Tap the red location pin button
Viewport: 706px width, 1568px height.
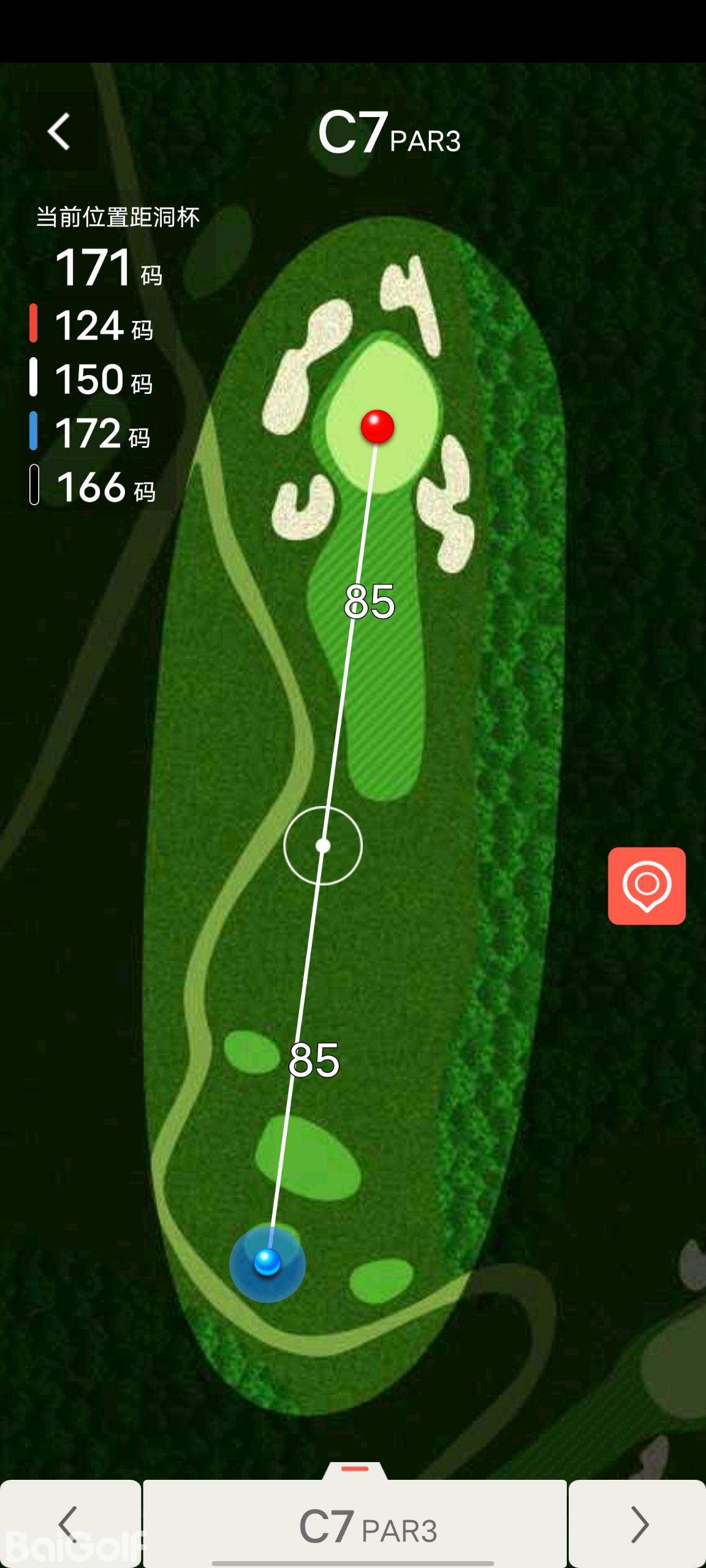pyautogui.click(x=647, y=886)
